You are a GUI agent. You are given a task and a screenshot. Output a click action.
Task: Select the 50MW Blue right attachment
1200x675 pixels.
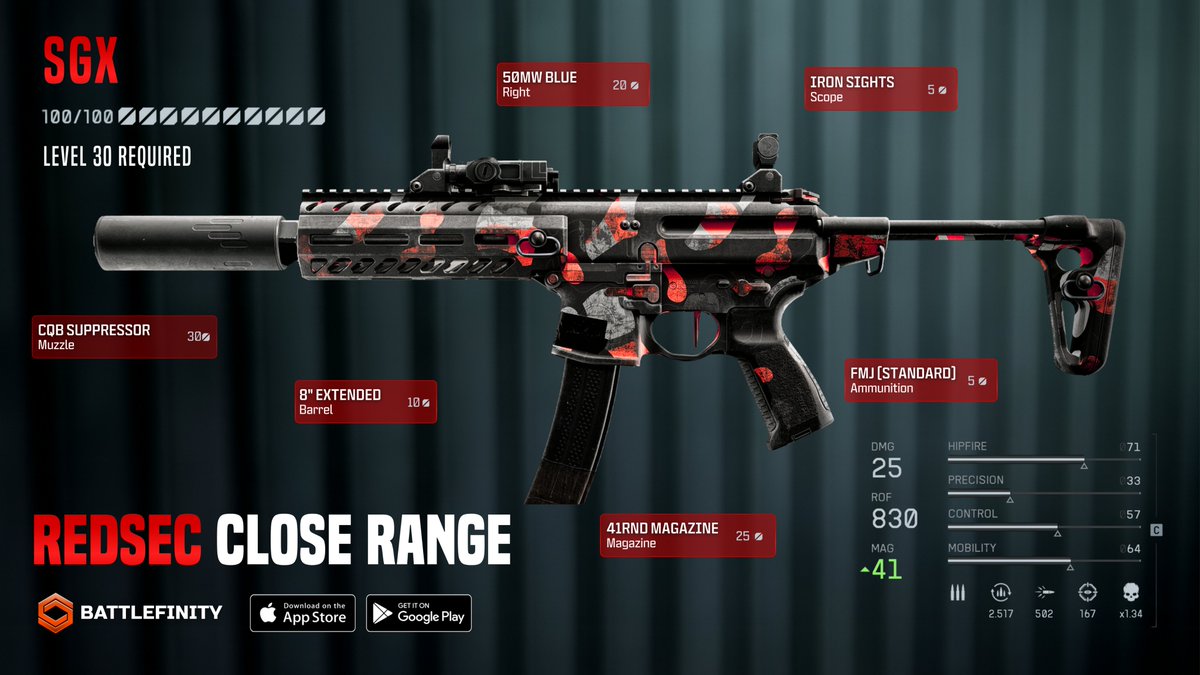pos(573,85)
